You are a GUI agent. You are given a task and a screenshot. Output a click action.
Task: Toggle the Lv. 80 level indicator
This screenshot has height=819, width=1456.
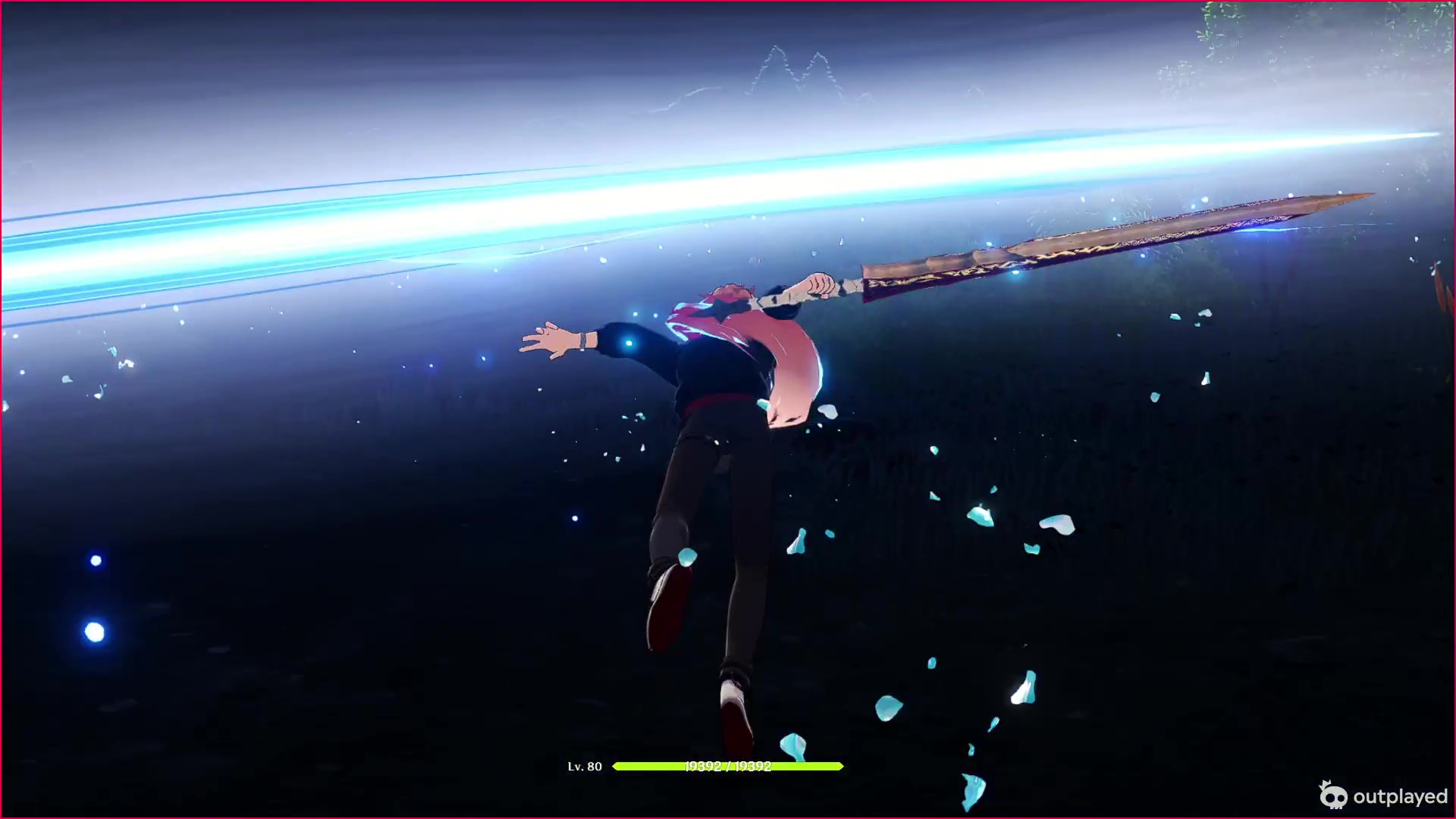click(585, 767)
